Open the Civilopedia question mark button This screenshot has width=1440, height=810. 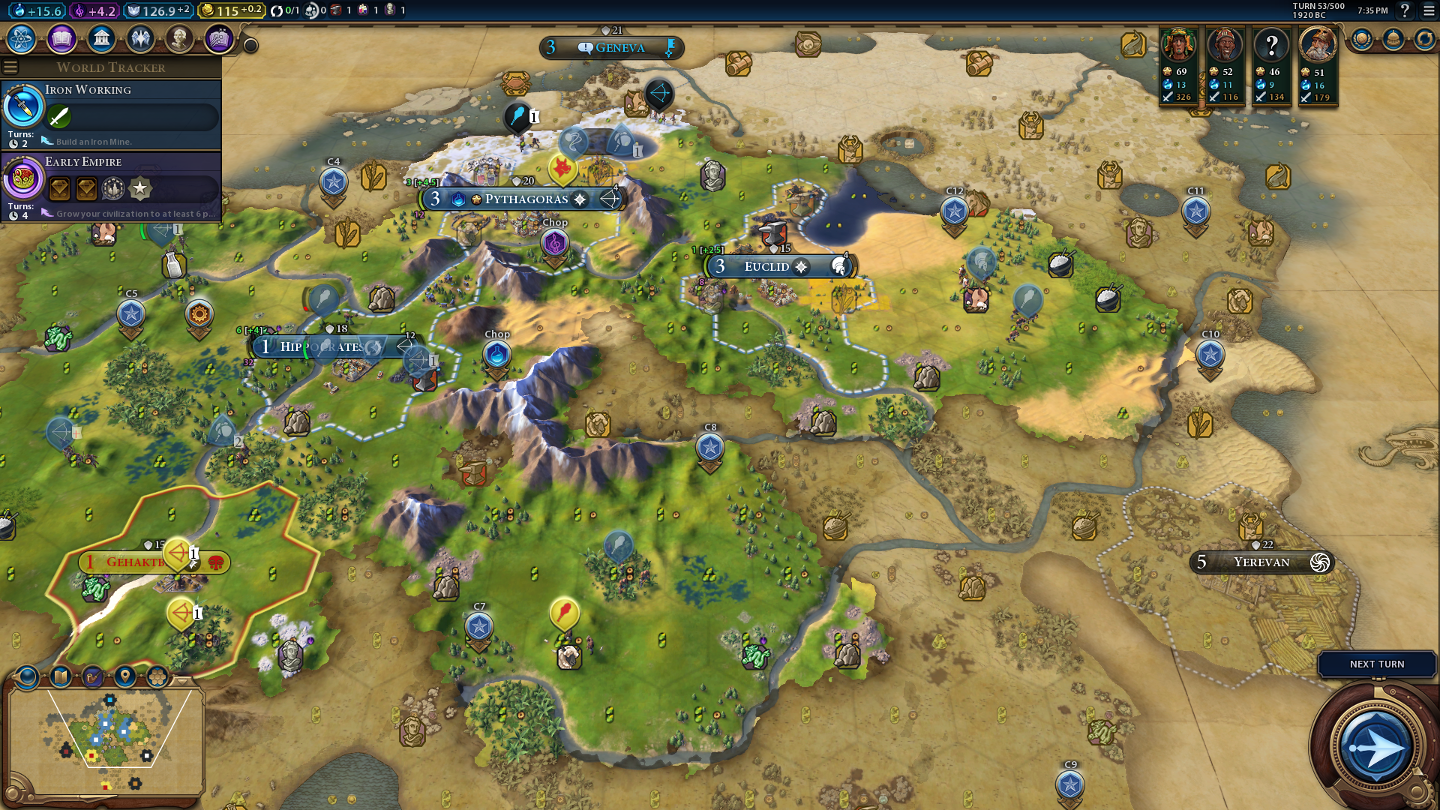[x=1405, y=11]
